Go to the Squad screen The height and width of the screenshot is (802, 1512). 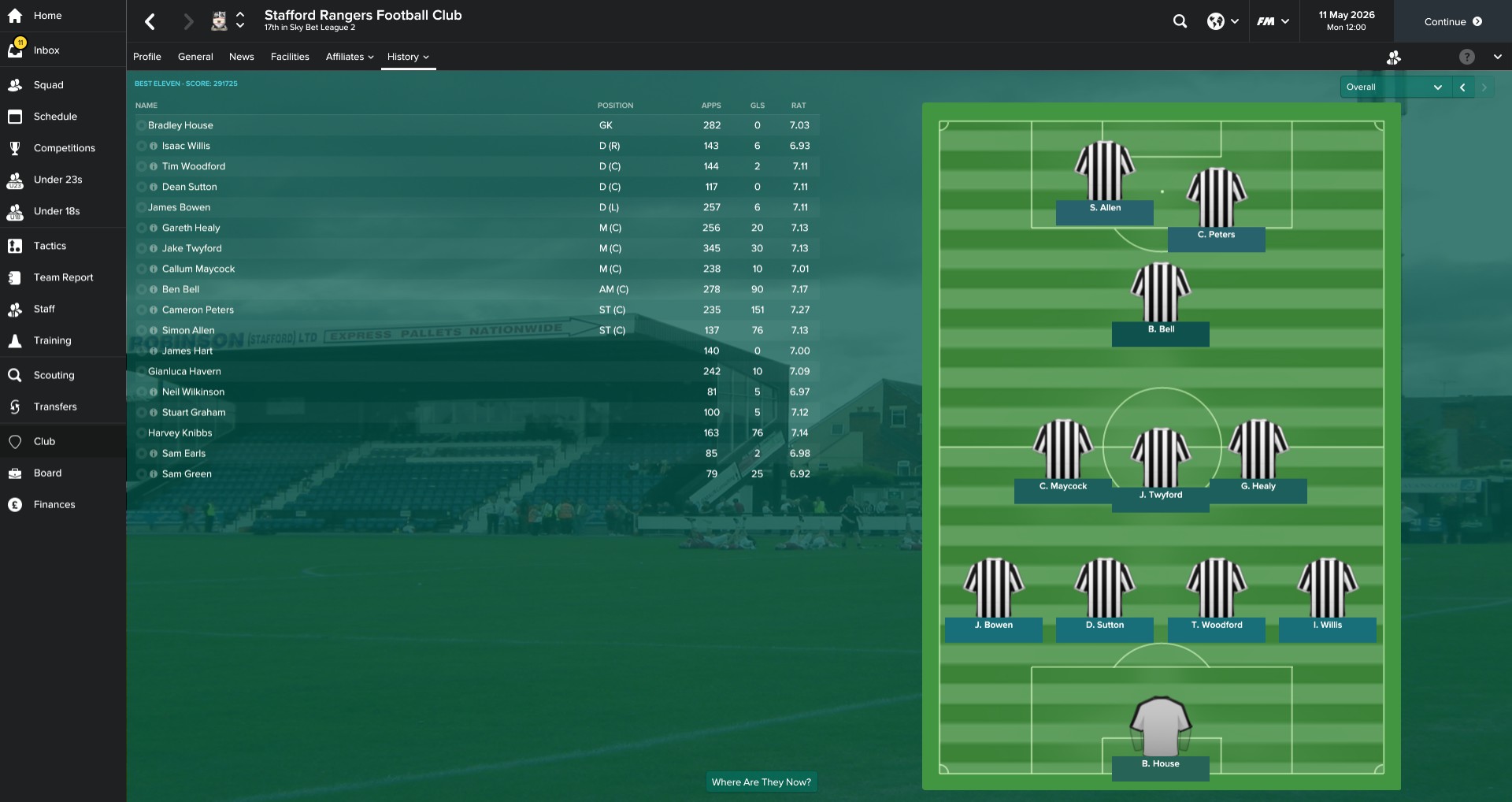(x=48, y=85)
